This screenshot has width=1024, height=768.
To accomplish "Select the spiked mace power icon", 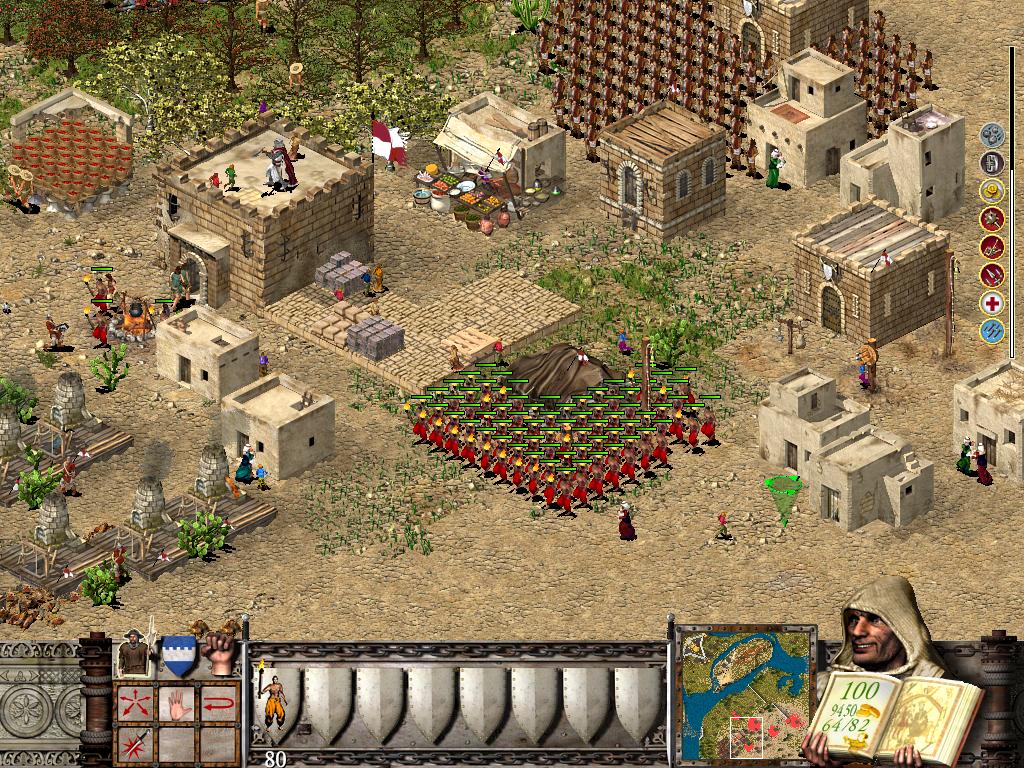I will [991, 219].
